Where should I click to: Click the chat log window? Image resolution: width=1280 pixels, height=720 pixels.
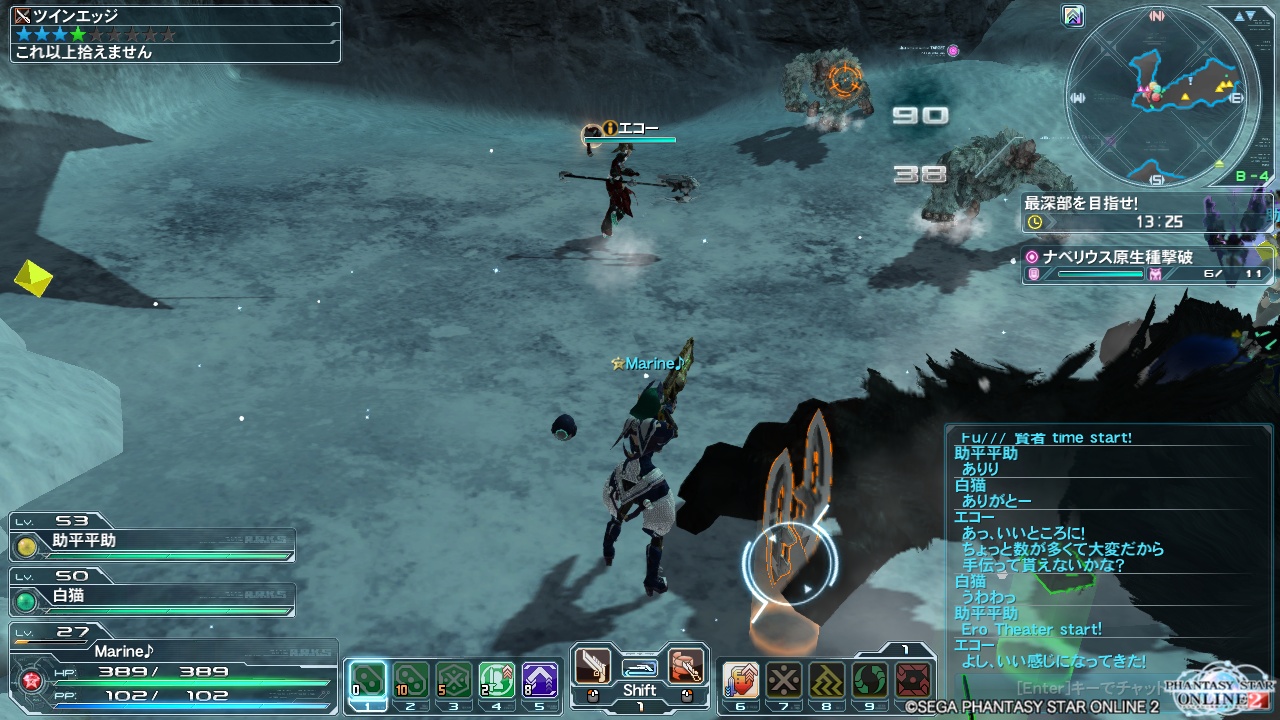(x=1105, y=550)
